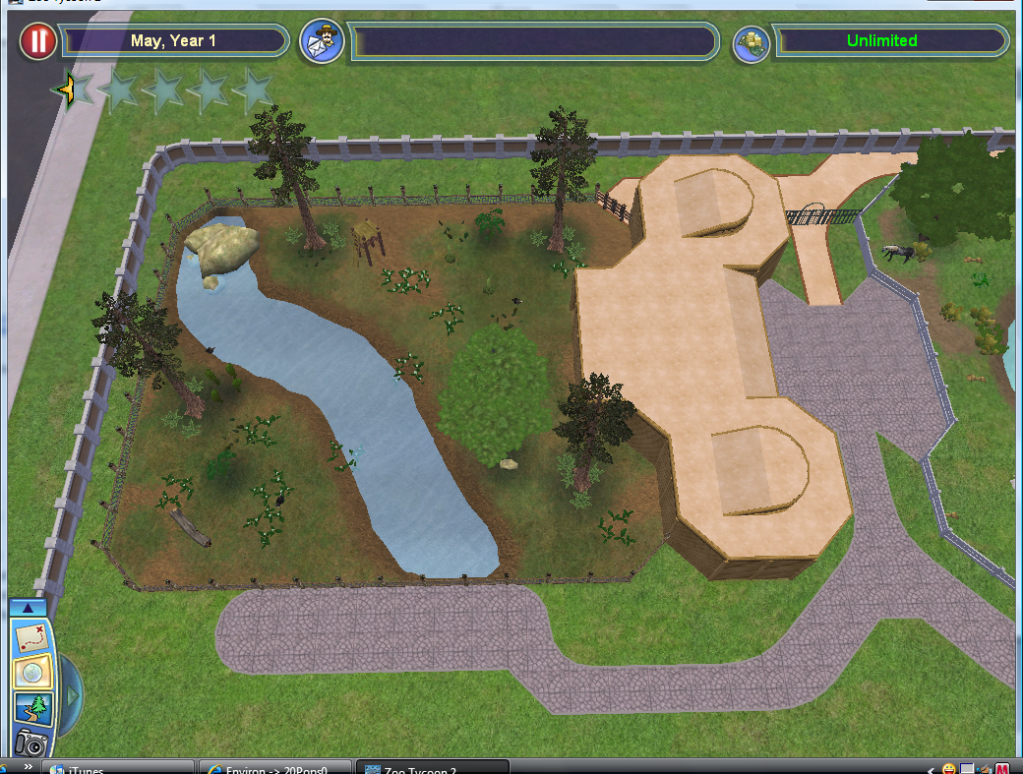Image resolution: width=1023 pixels, height=774 pixels.
Task: Expand the side panel with the right arrow
Action: 72,693
